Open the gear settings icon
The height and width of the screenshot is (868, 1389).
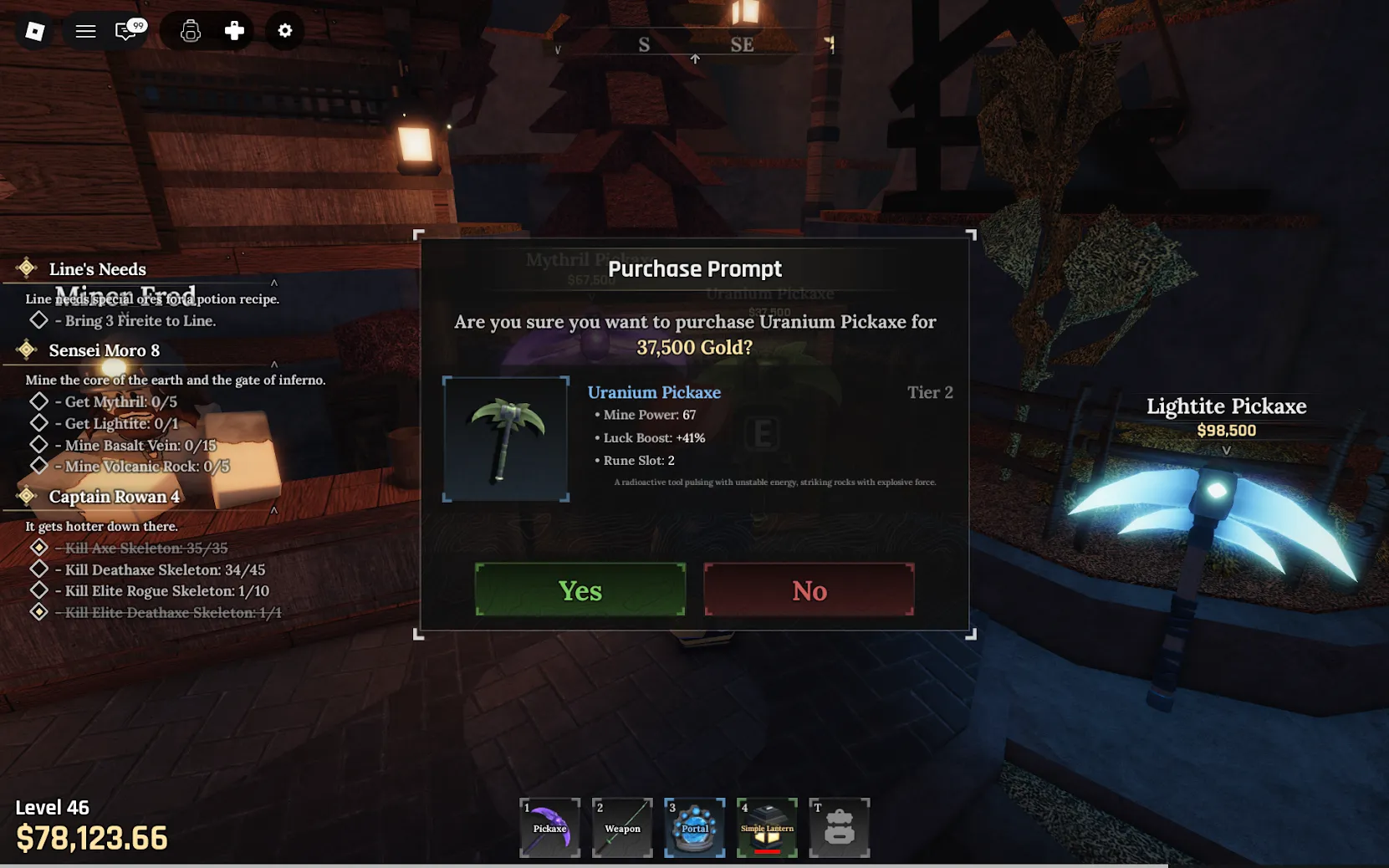pyautogui.click(x=285, y=31)
